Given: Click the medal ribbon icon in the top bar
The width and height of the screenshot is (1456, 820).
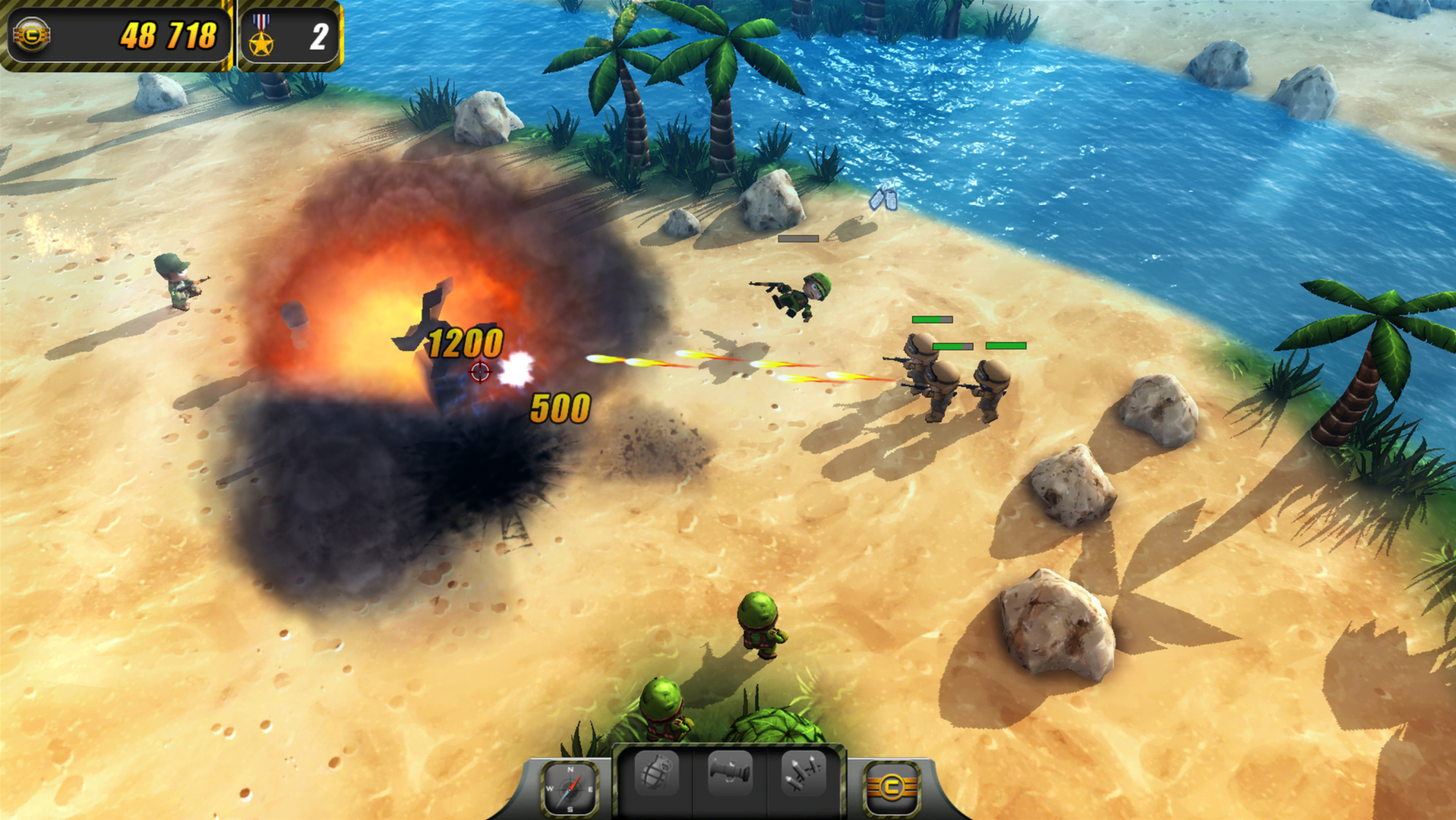Looking at the screenshot, I should (x=261, y=33).
